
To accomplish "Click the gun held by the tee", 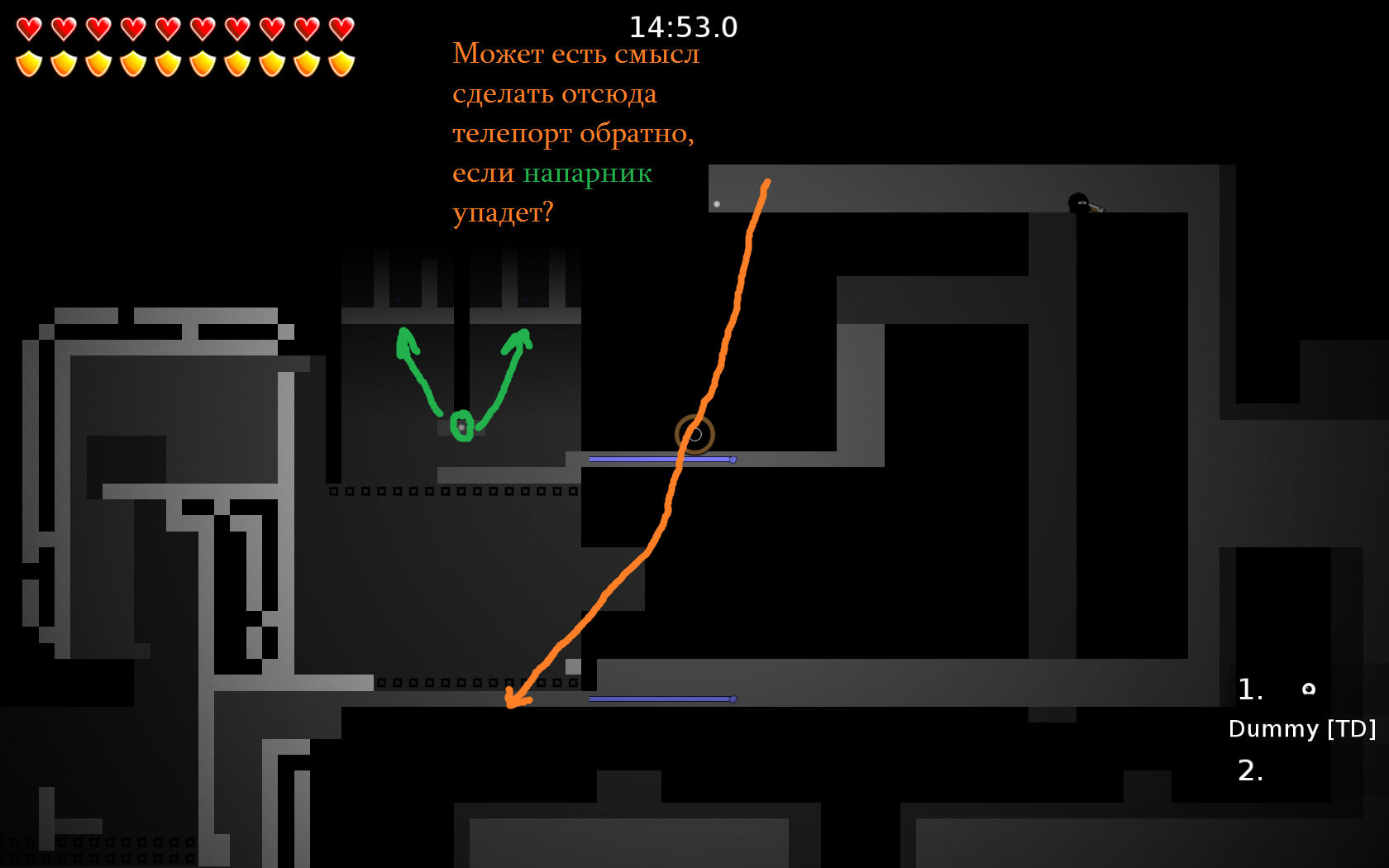I will click(x=1097, y=209).
